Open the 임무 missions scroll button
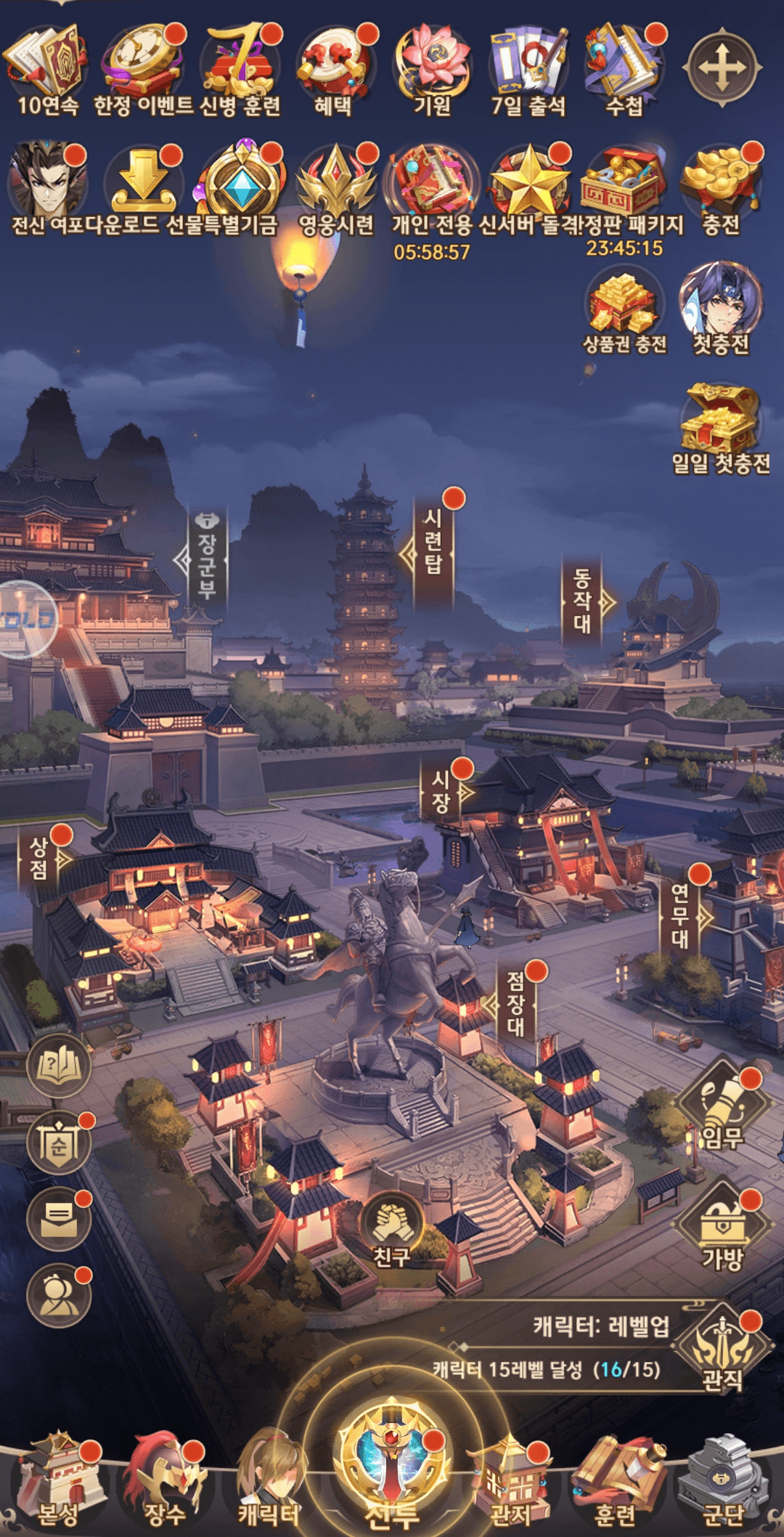Screen dimensions: 784x1537 coord(723,1106)
